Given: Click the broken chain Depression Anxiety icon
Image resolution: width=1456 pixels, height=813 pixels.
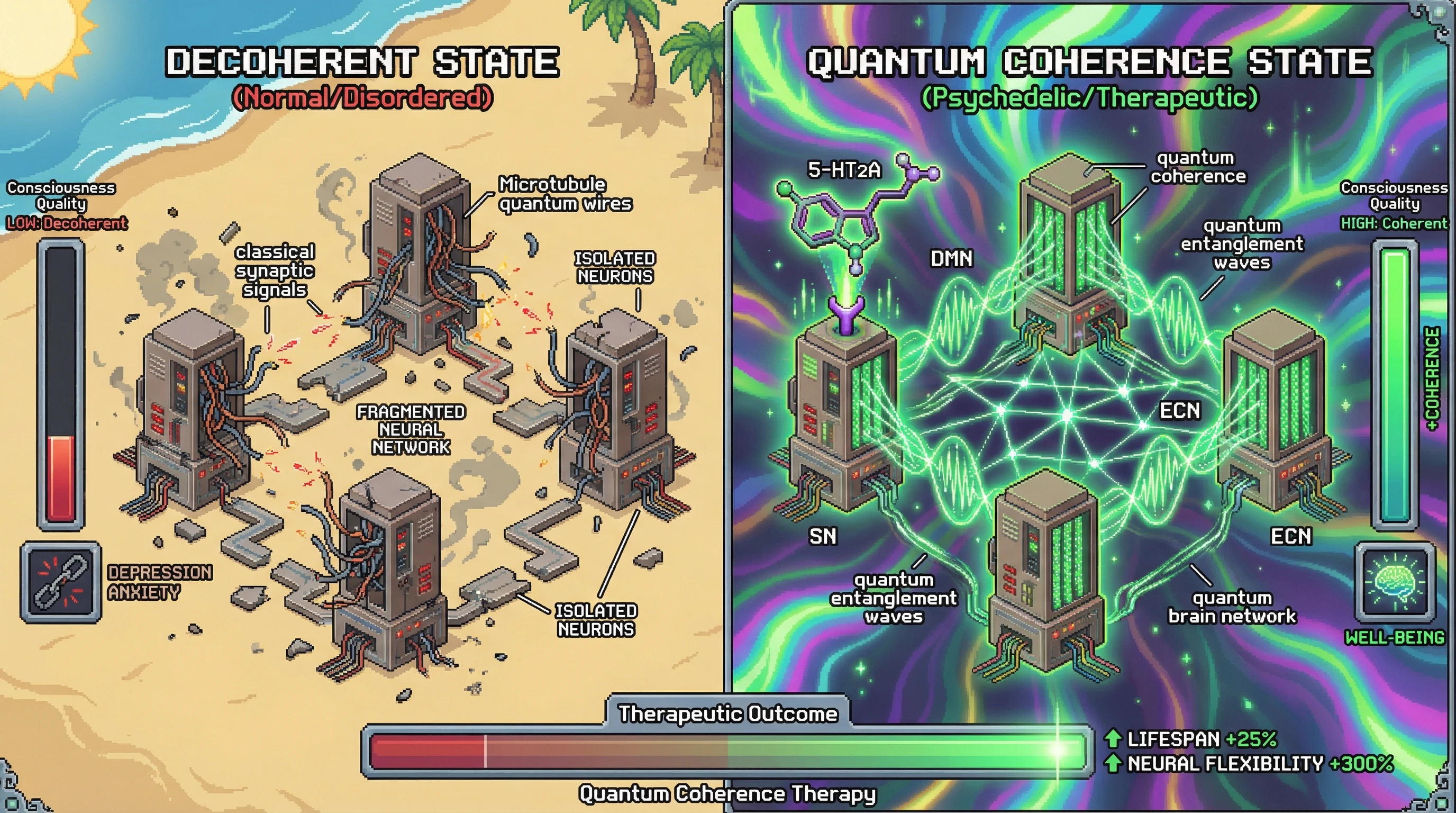Looking at the screenshot, I should pos(61,582).
